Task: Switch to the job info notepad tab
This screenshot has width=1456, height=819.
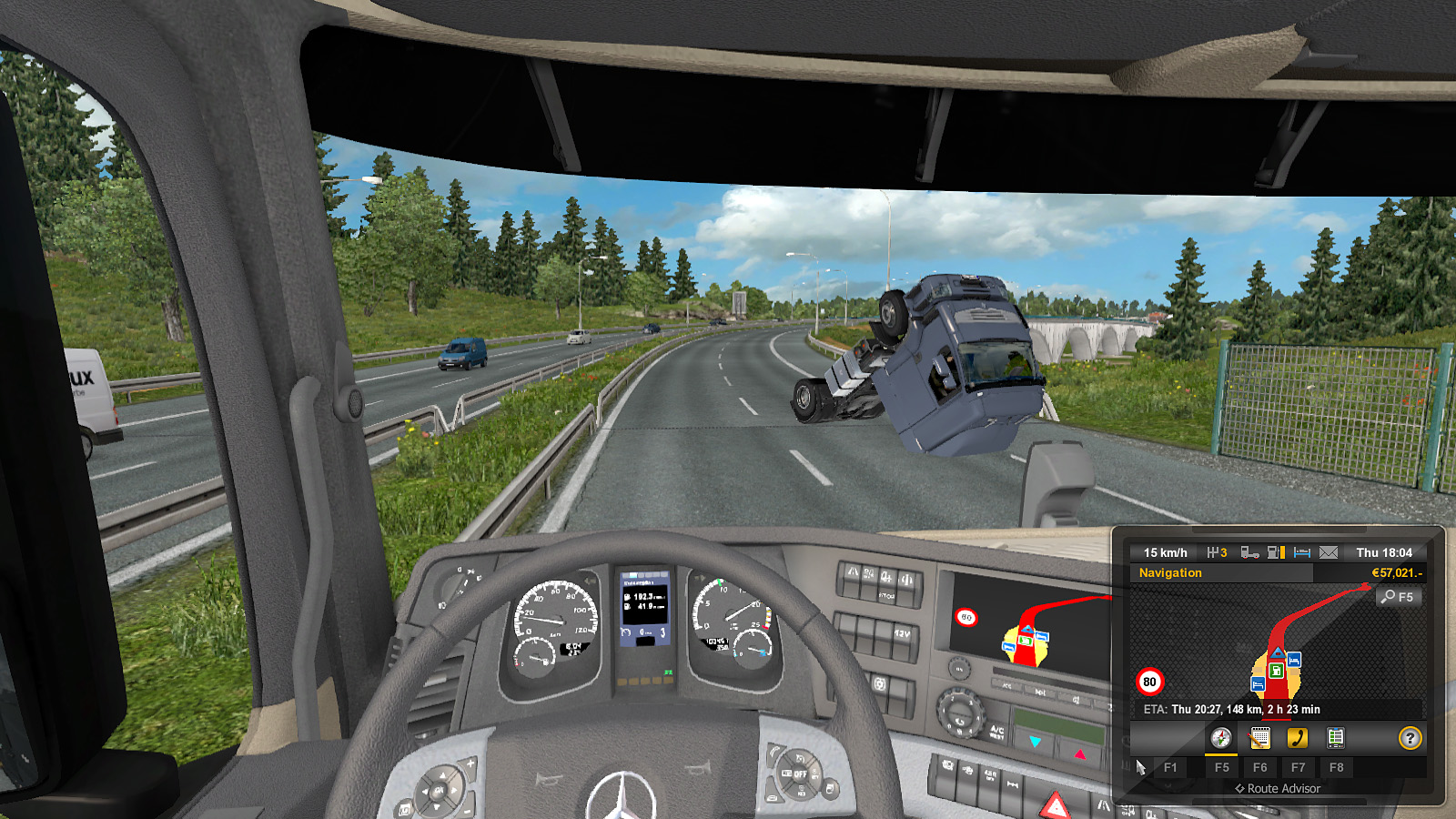Action: click(1259, 738)
